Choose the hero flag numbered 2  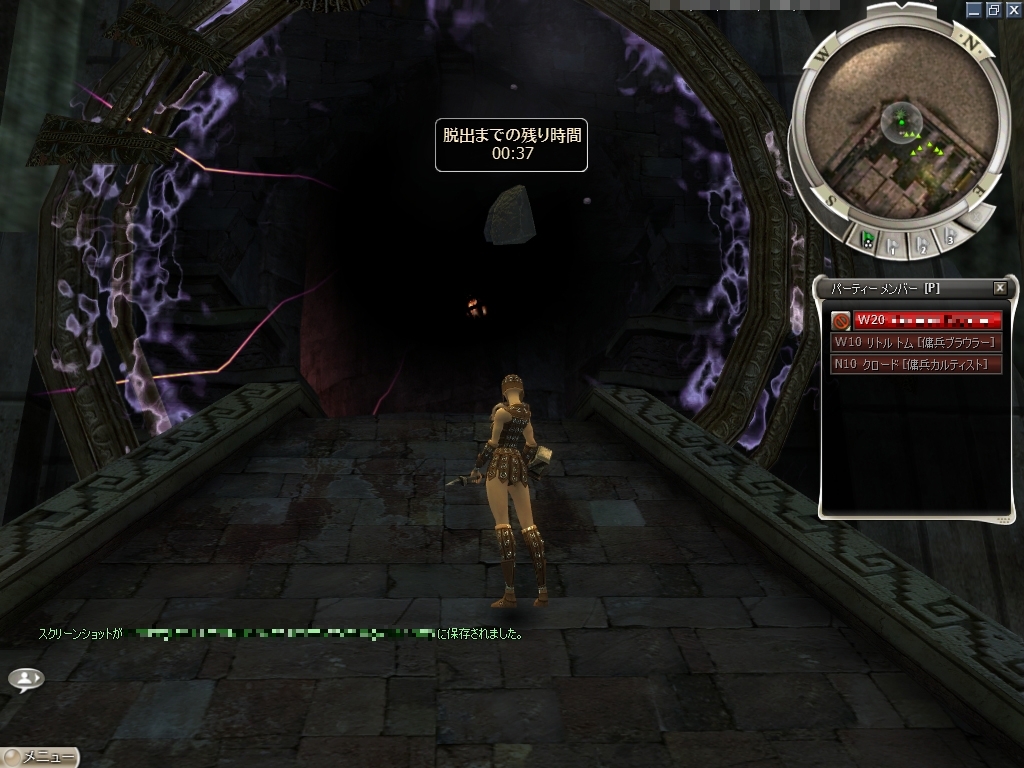point(923,242)
